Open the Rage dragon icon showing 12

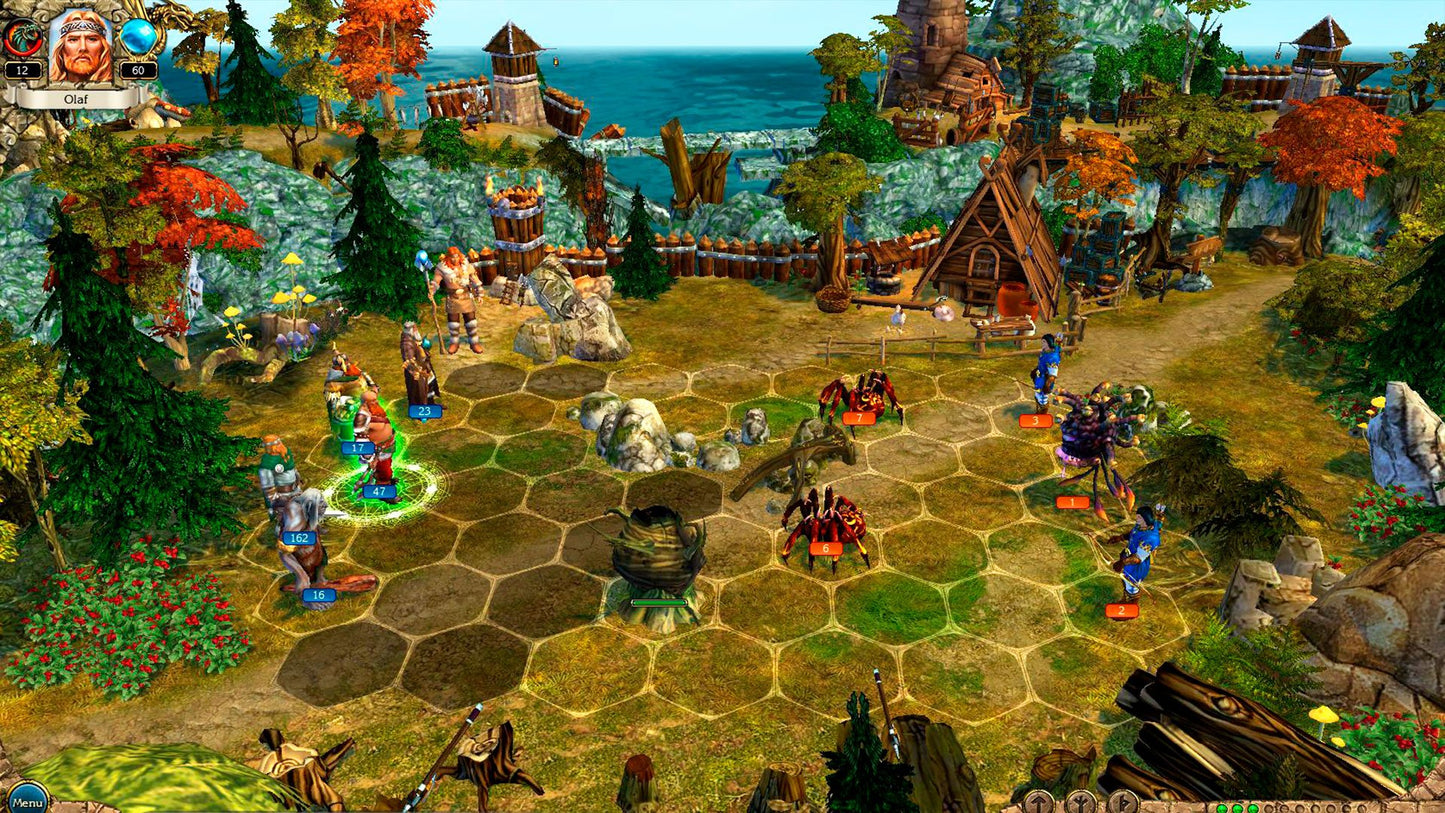click(x=25, y=37)
